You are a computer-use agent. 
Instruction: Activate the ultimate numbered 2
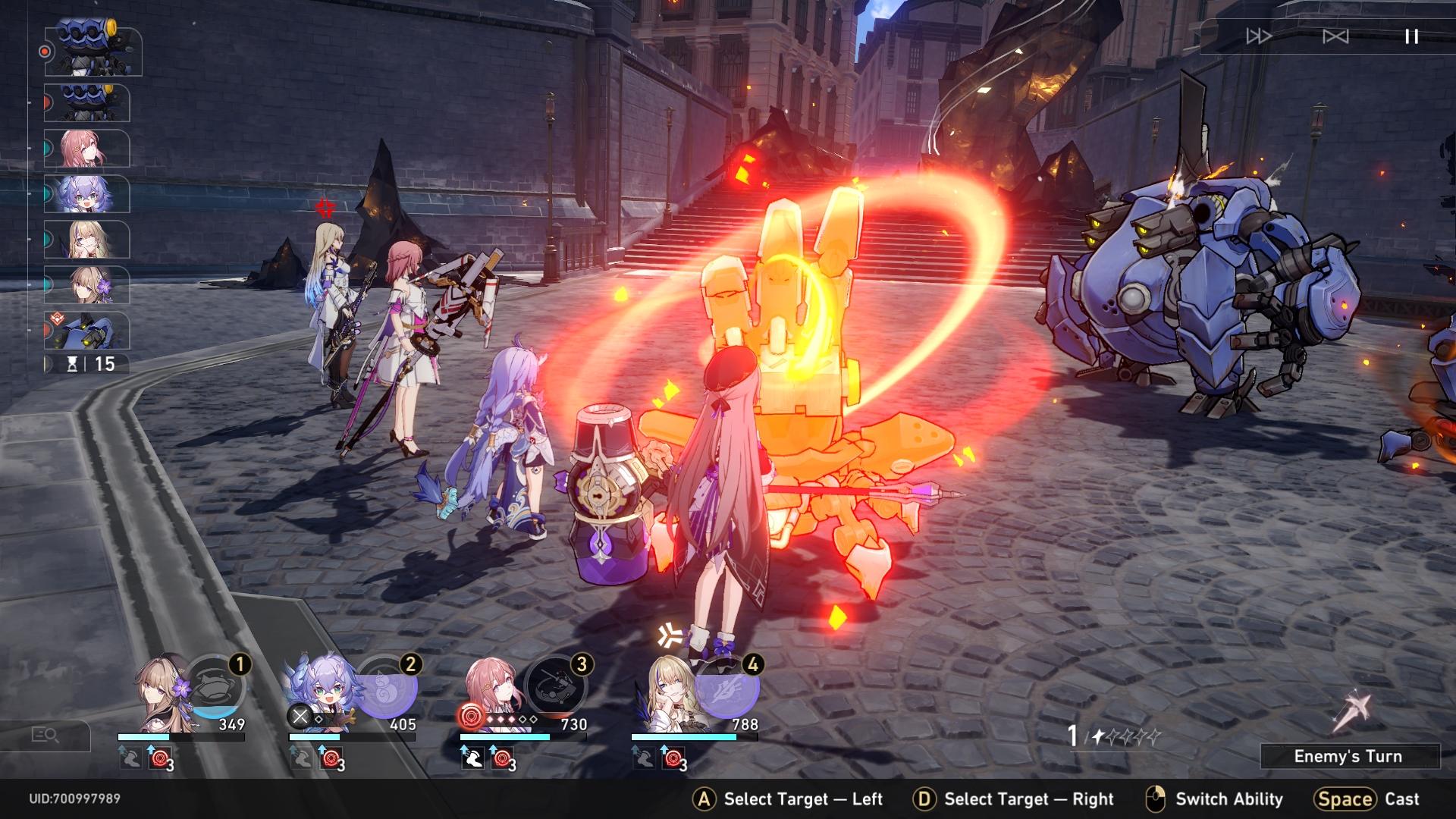tap(387, 686)
